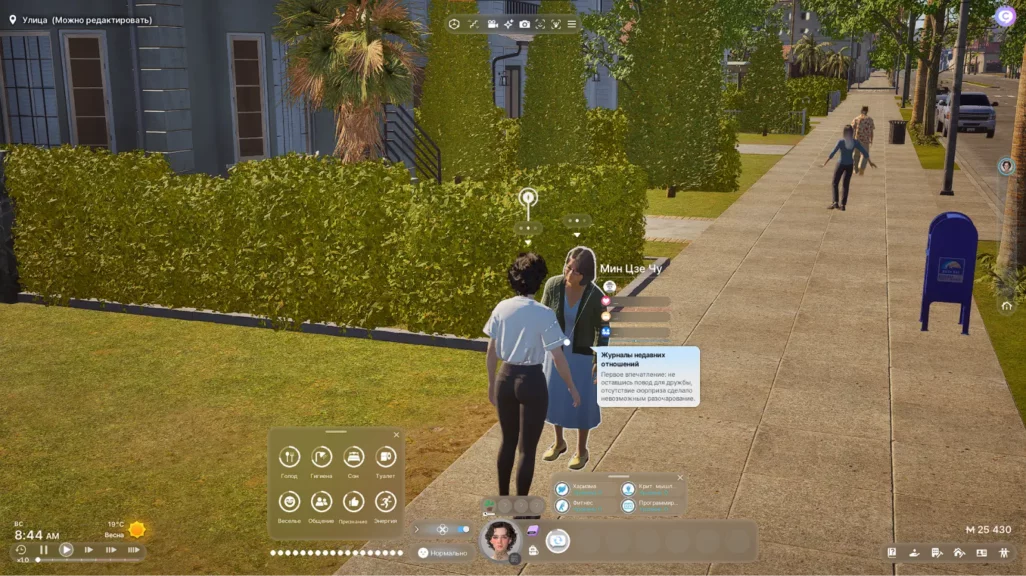The image size is (1026, 576).
Task: Open the time history clock icon
Action: (x=20, y=550)
